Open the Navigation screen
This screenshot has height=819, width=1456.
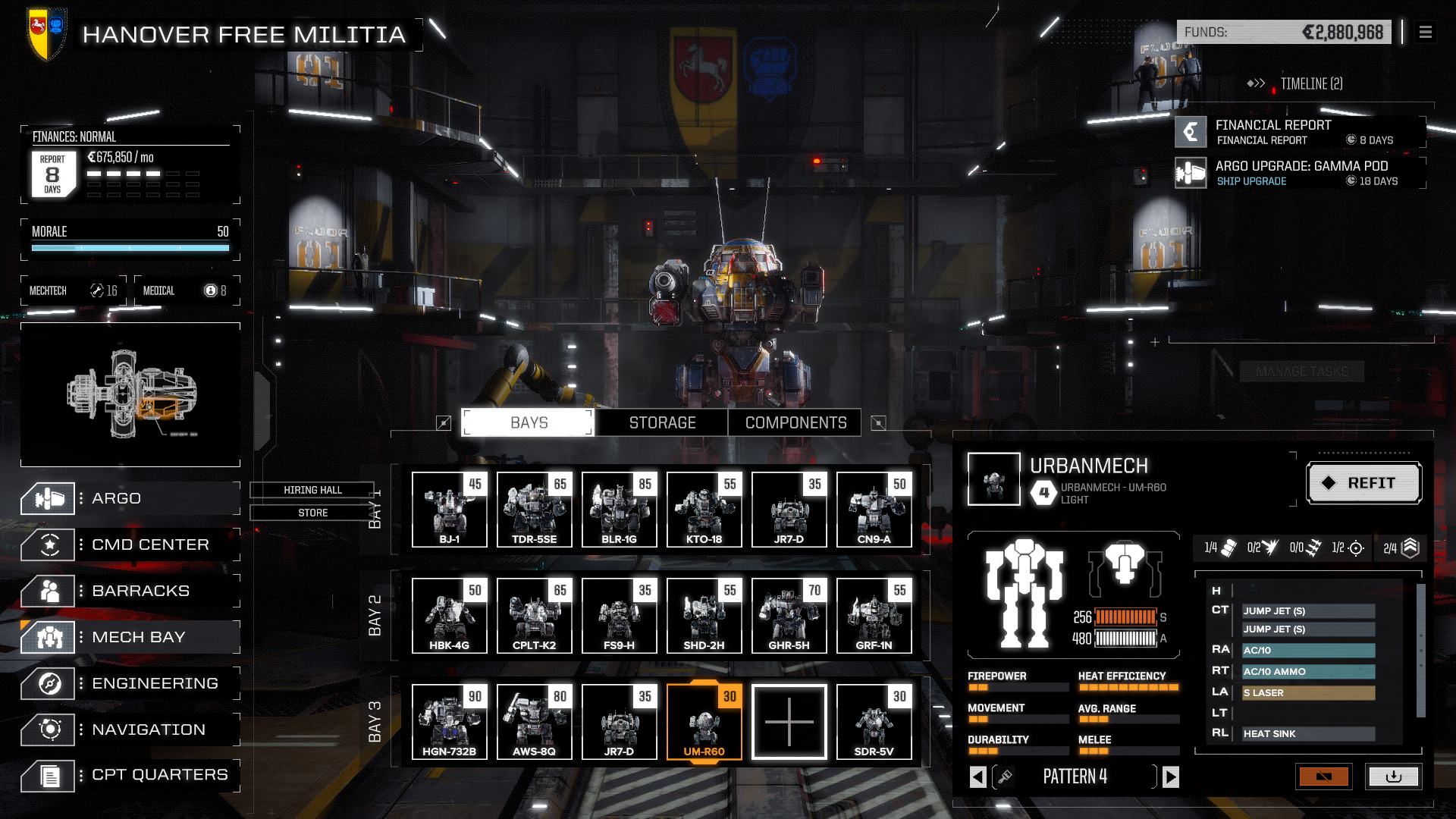tap(129, 730)
